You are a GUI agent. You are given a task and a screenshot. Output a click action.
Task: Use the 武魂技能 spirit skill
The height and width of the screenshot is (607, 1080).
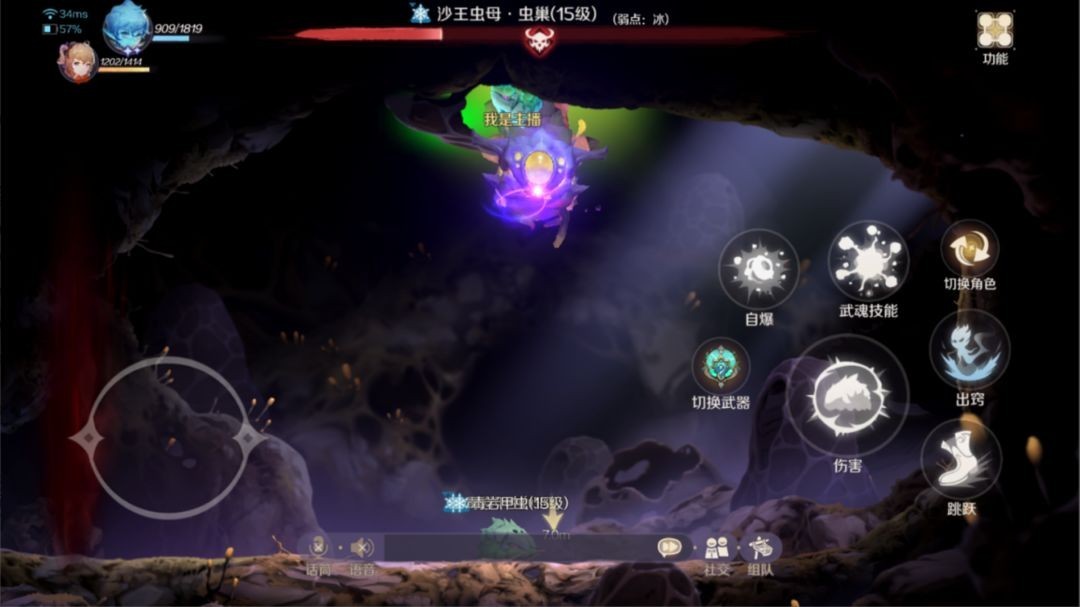click(x=868, y=260)
